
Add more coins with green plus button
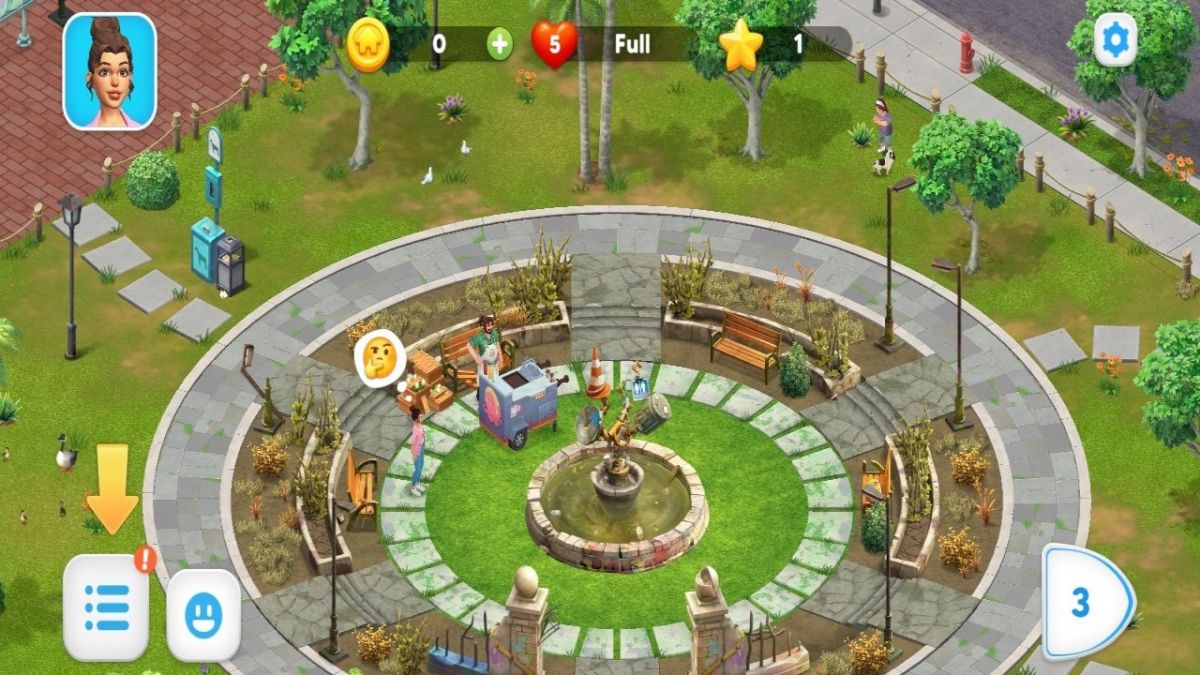coord(499,44)
